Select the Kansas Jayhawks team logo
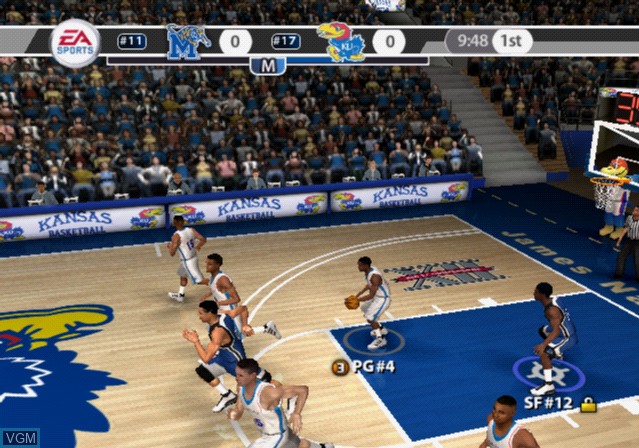 pos(341,42)
